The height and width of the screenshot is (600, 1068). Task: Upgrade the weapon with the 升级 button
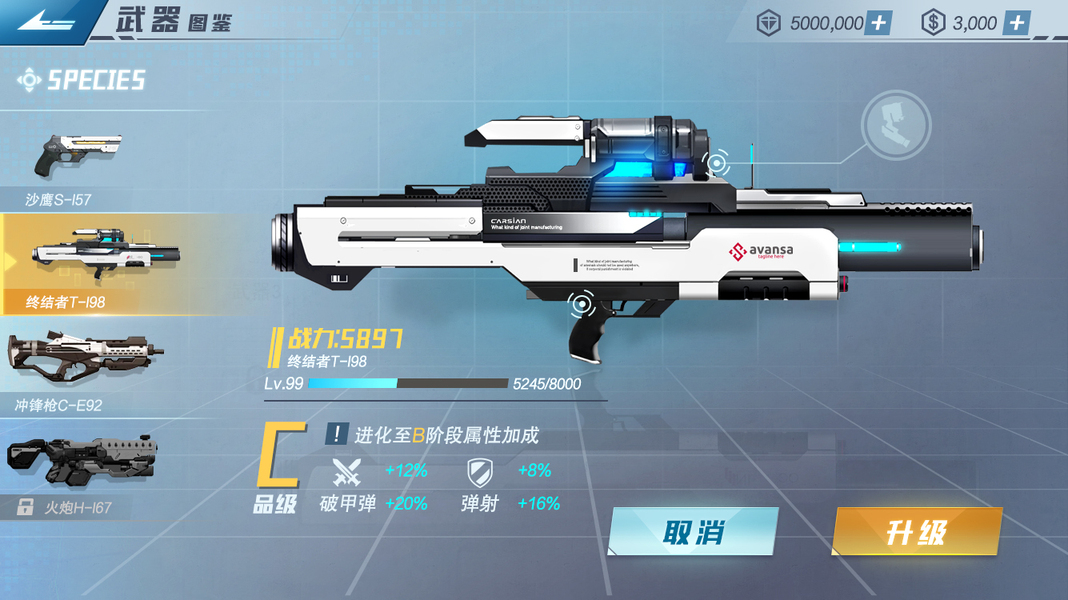tap(916, 532)
